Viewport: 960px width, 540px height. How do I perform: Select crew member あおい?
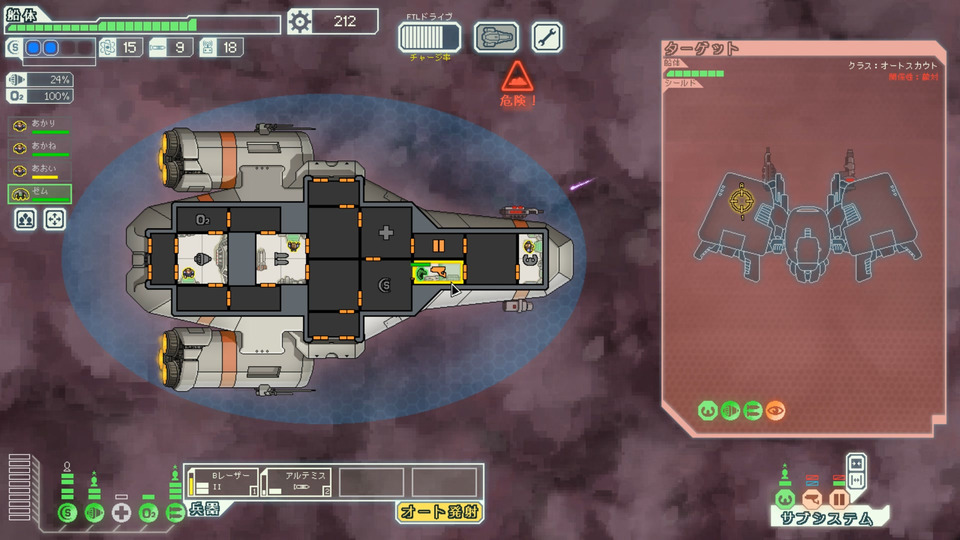pos(41,171)
